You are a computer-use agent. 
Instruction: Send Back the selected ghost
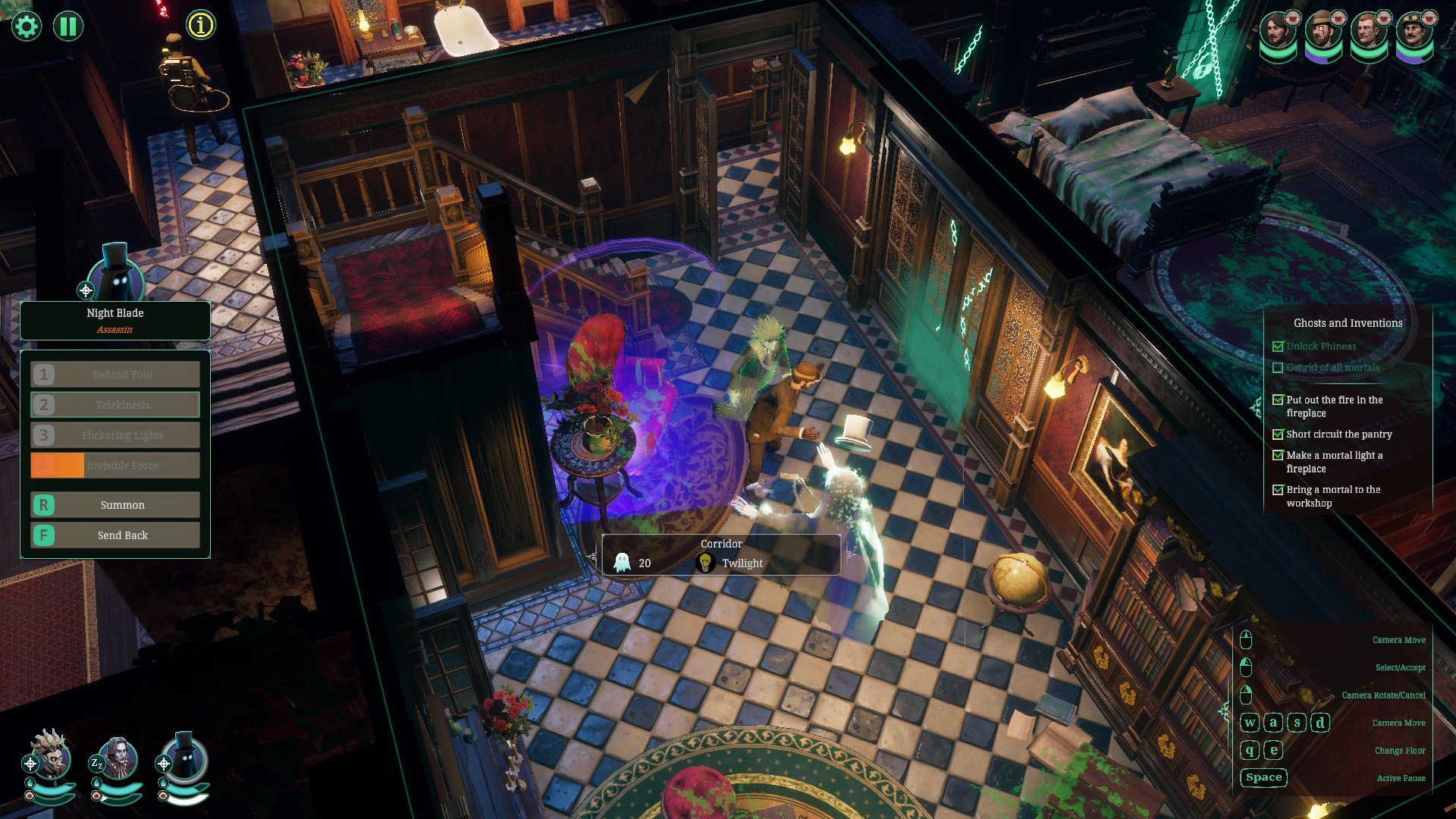pos(115,535)
